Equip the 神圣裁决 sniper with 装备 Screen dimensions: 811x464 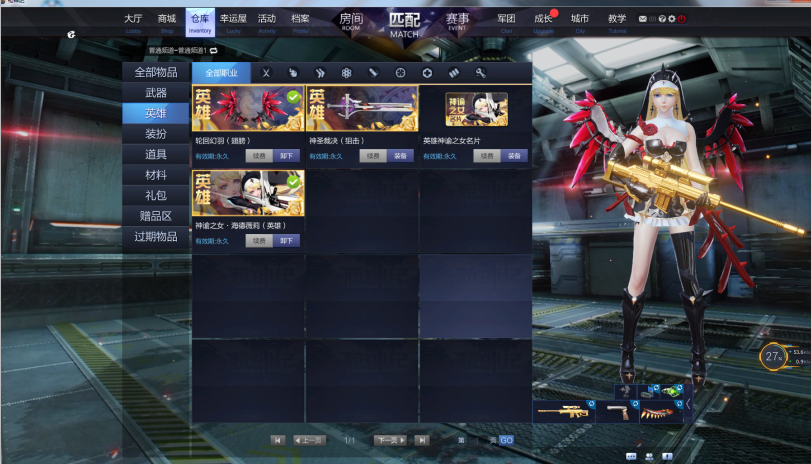coord(400,156)
